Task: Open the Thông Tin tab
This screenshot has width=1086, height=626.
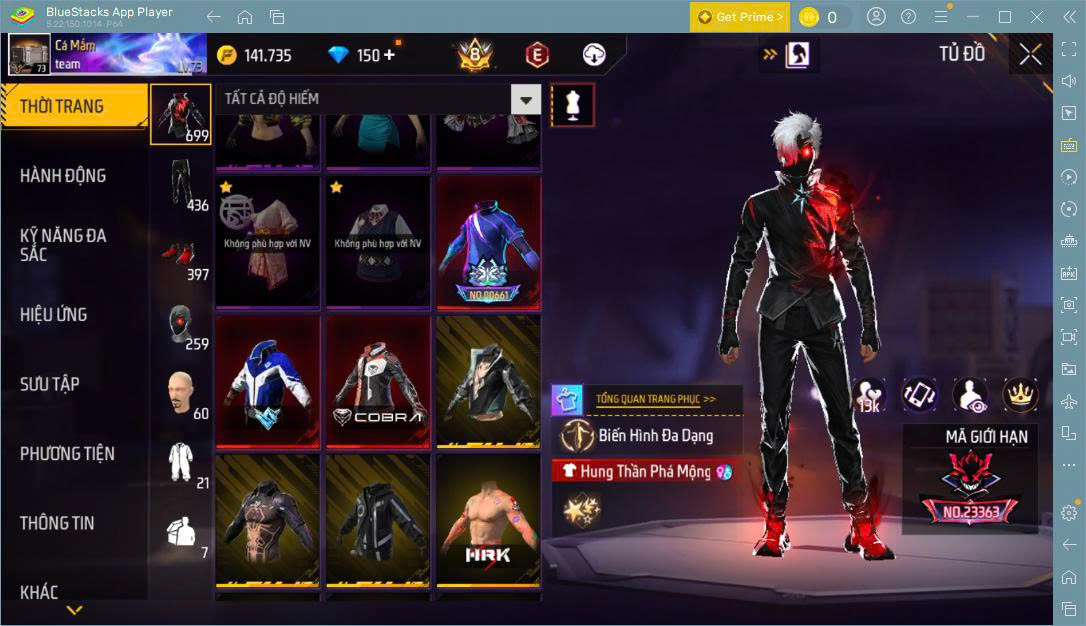Action: 57,523
